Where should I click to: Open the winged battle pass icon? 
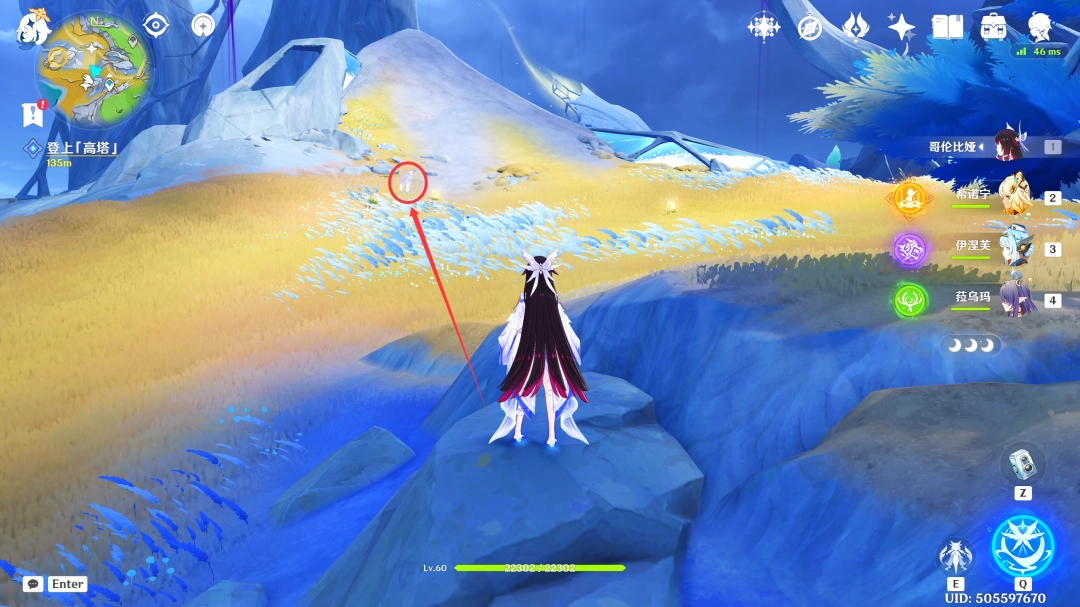pos(856,27)
